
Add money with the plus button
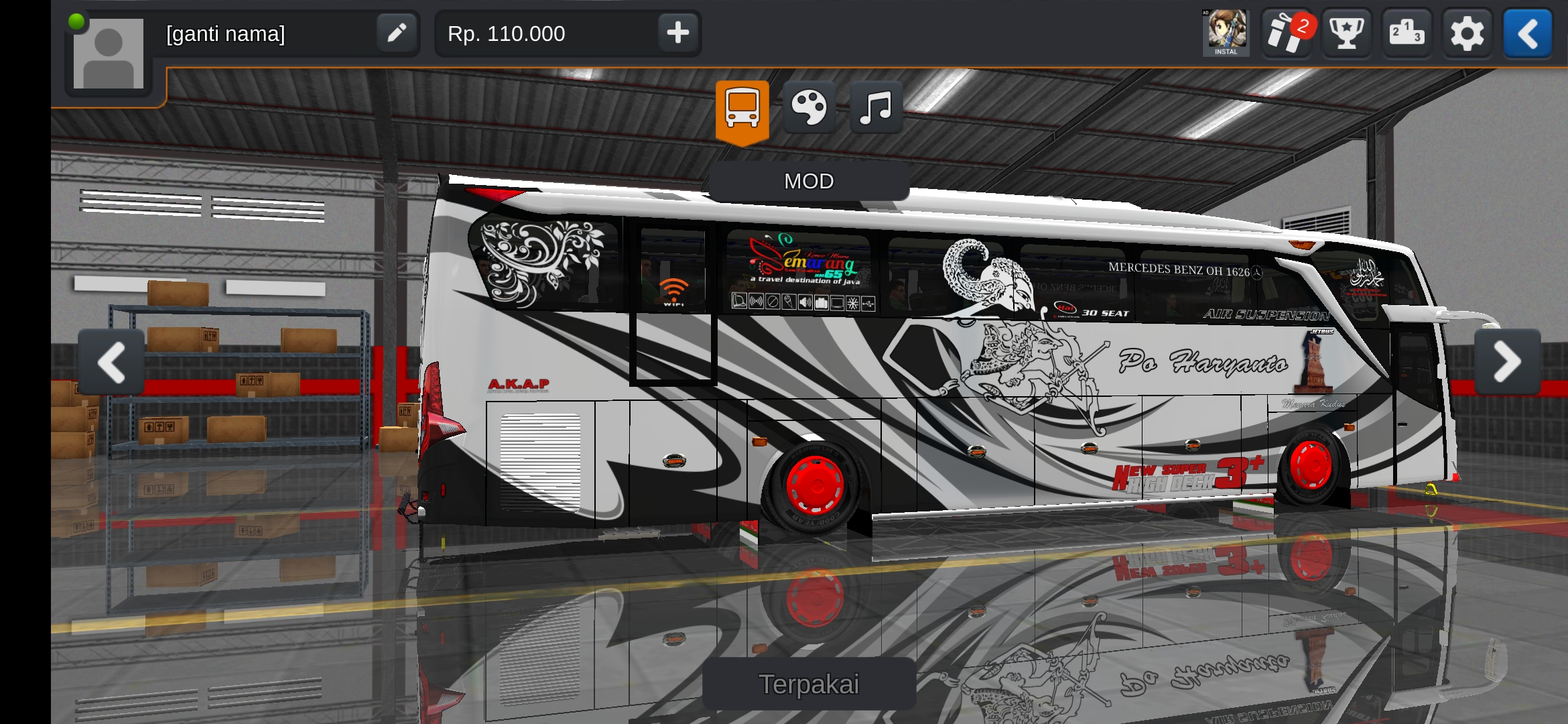tap(678, 33)
